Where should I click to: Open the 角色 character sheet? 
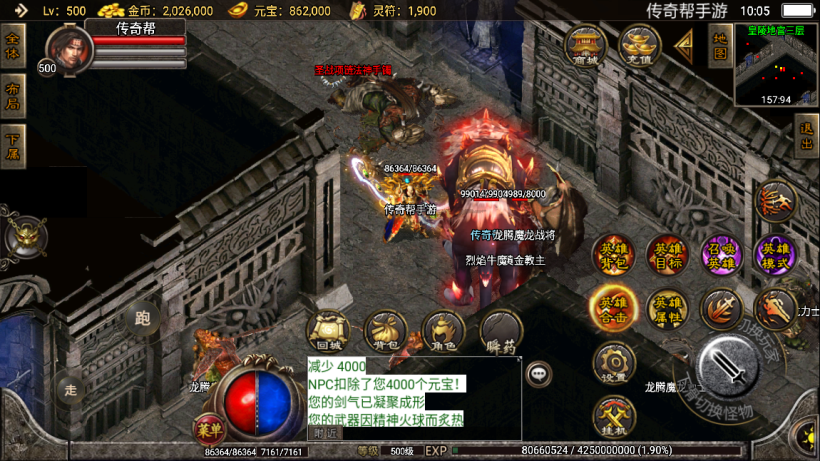[x=443, y=331]
